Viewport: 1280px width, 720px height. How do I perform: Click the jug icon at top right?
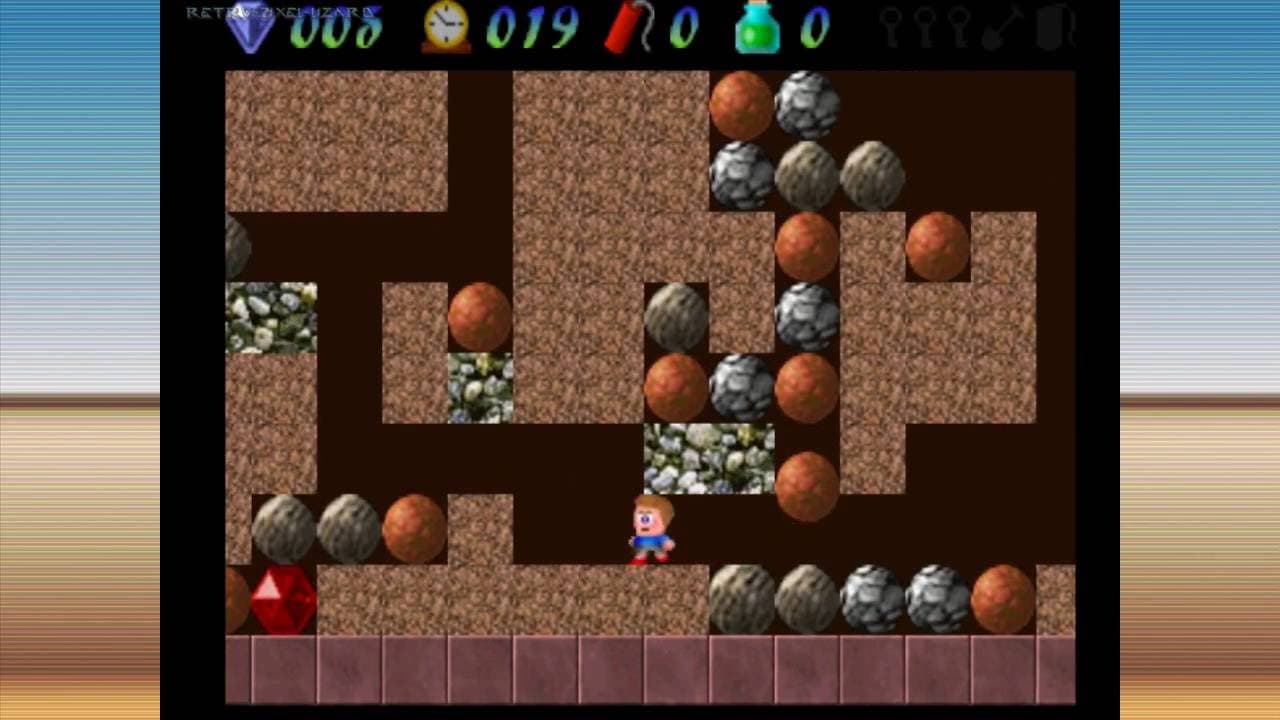point(1050,27)
